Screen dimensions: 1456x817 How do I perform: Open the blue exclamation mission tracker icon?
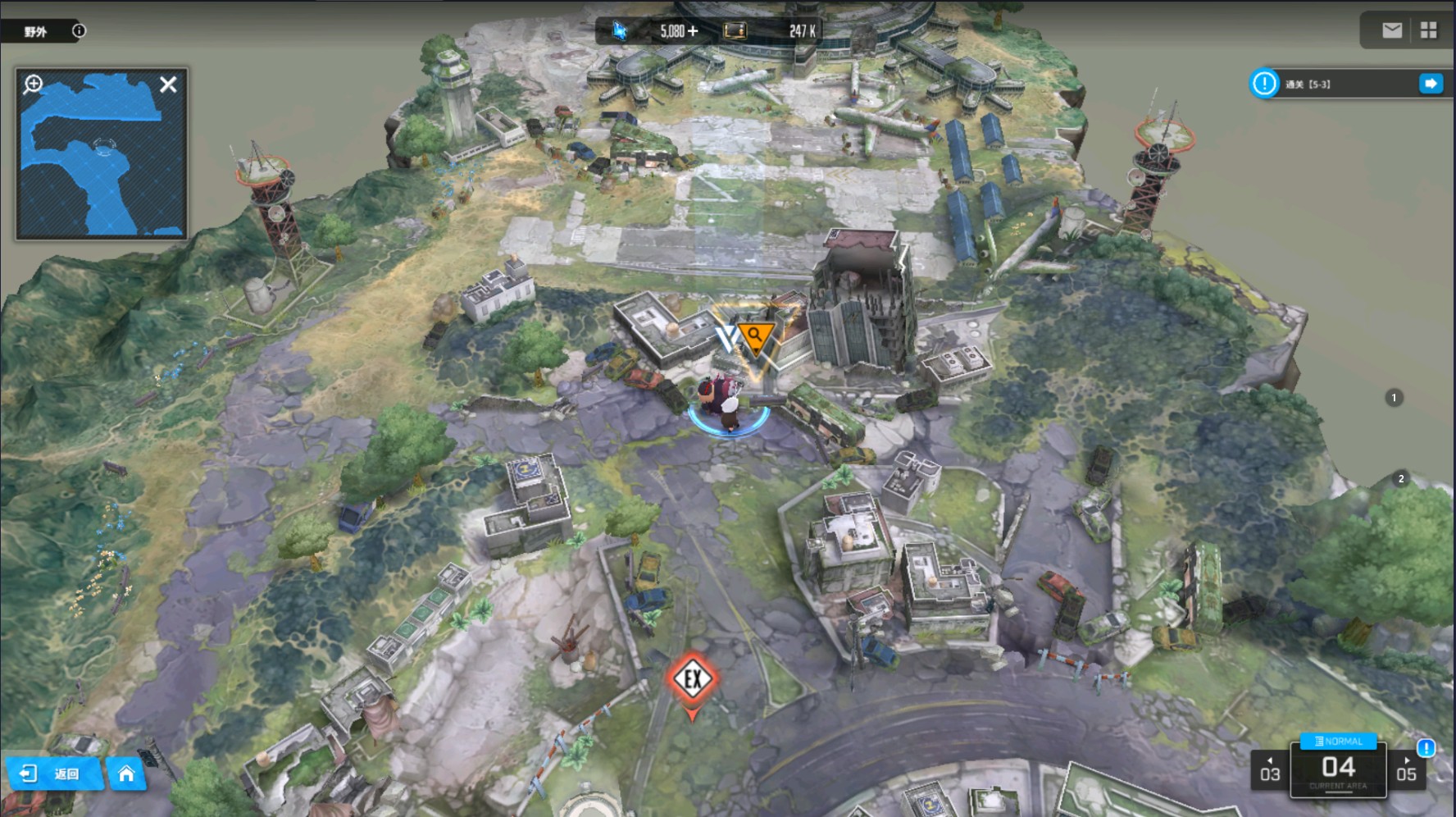click(1264, 84)
